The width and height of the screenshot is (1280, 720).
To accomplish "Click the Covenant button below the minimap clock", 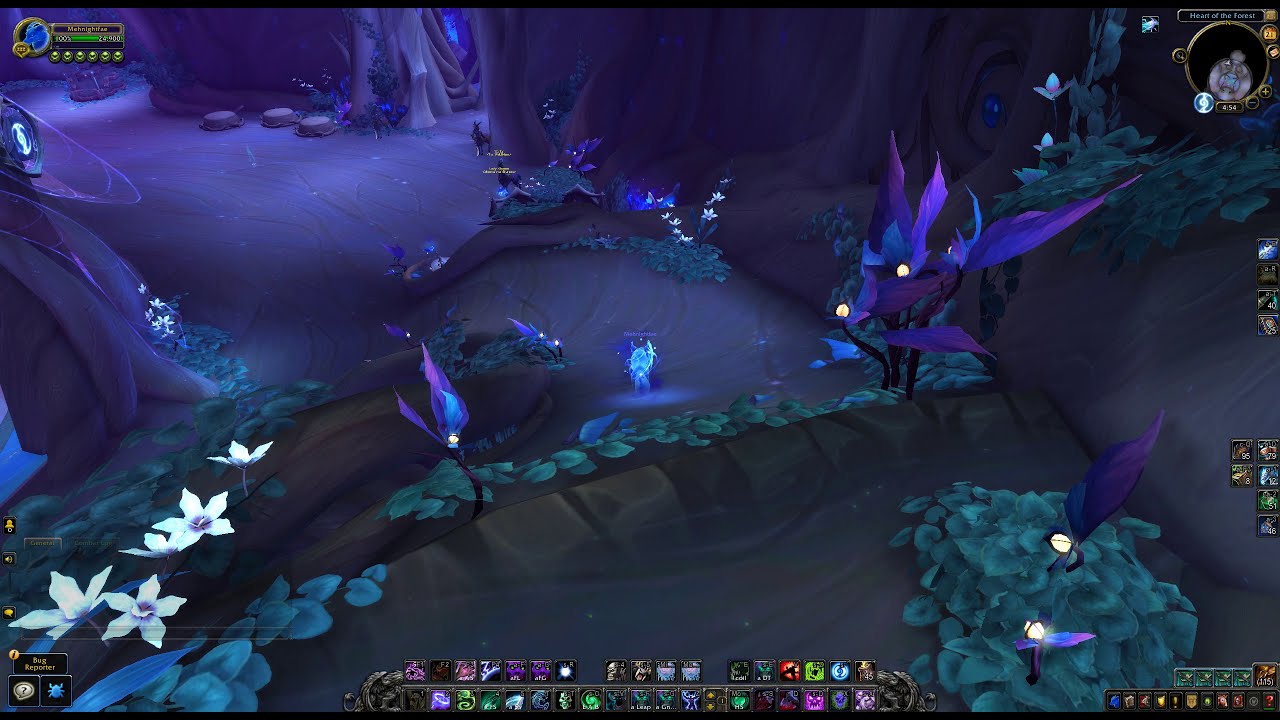I will (x=1203, y=104).
